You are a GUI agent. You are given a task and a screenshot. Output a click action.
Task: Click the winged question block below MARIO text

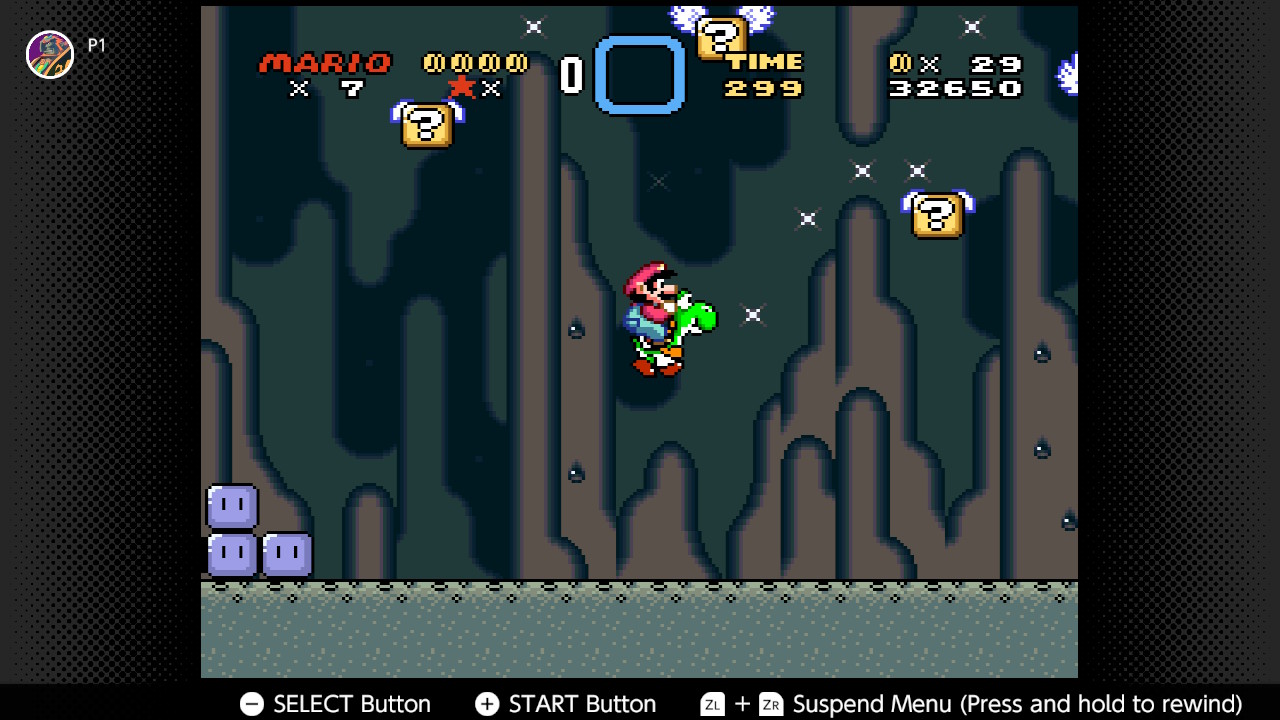click(428, 126)
